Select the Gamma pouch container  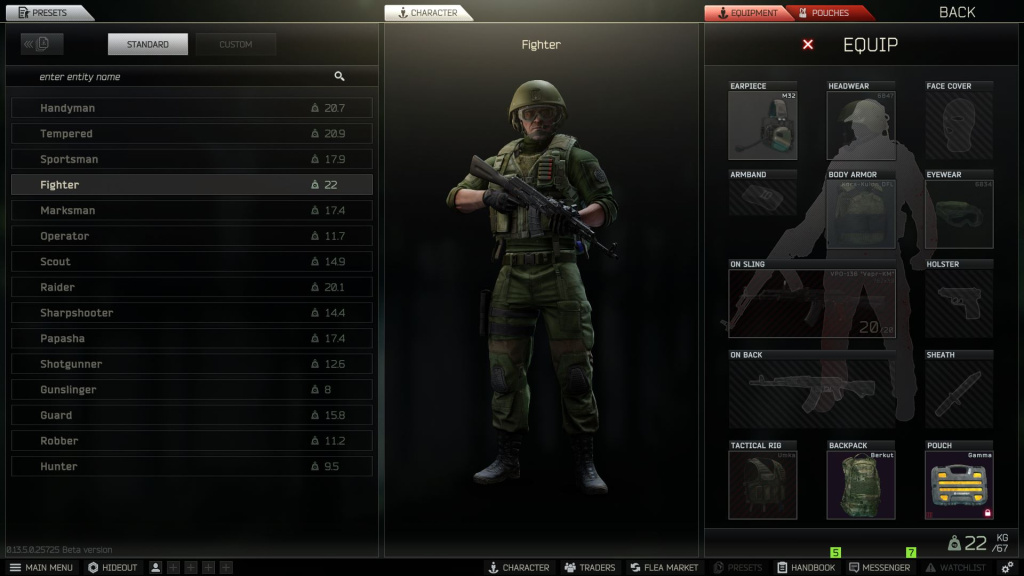pyautogui.click(x=959, y=485)
